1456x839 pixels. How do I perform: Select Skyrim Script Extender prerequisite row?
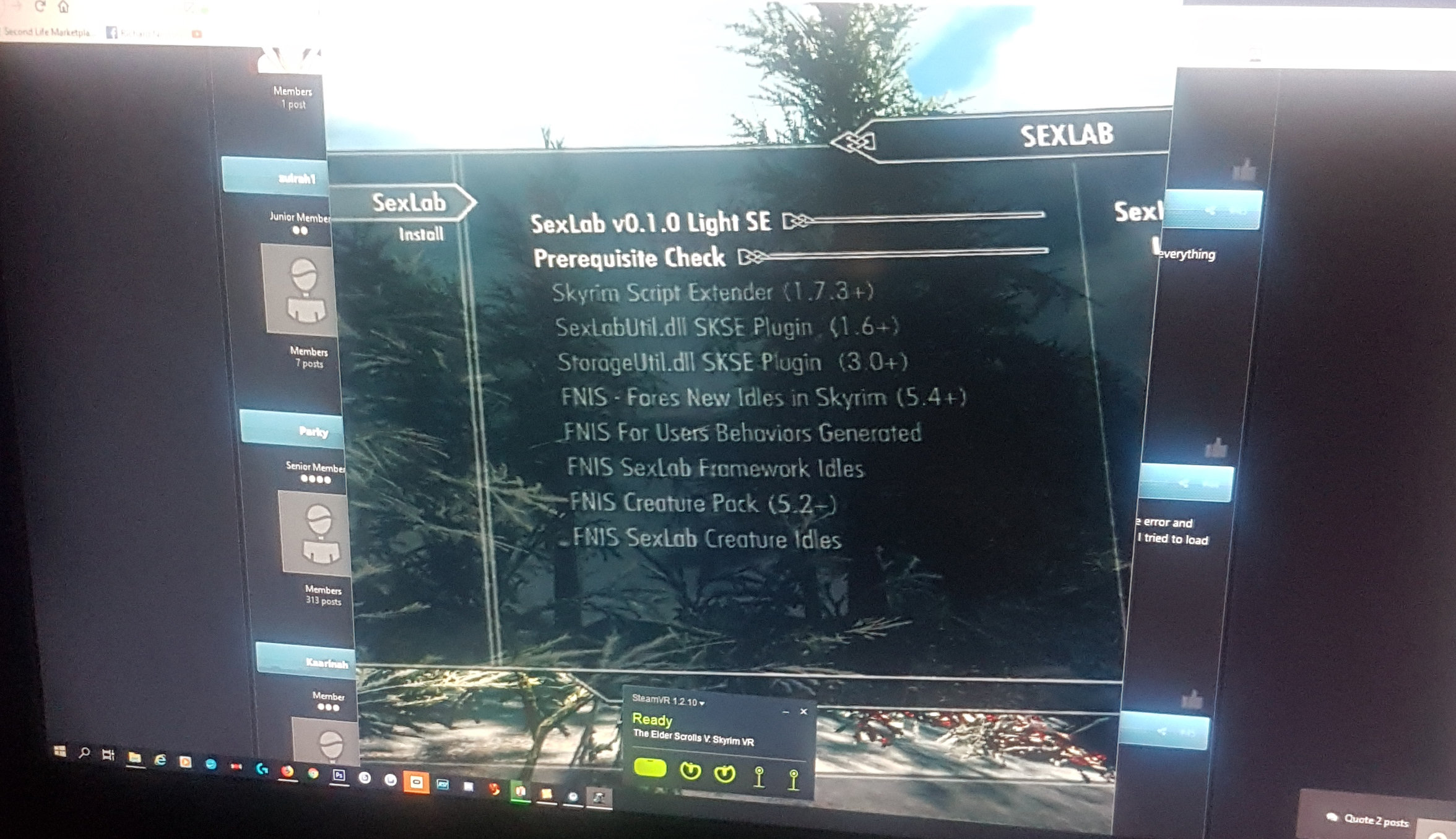point(712,292)
